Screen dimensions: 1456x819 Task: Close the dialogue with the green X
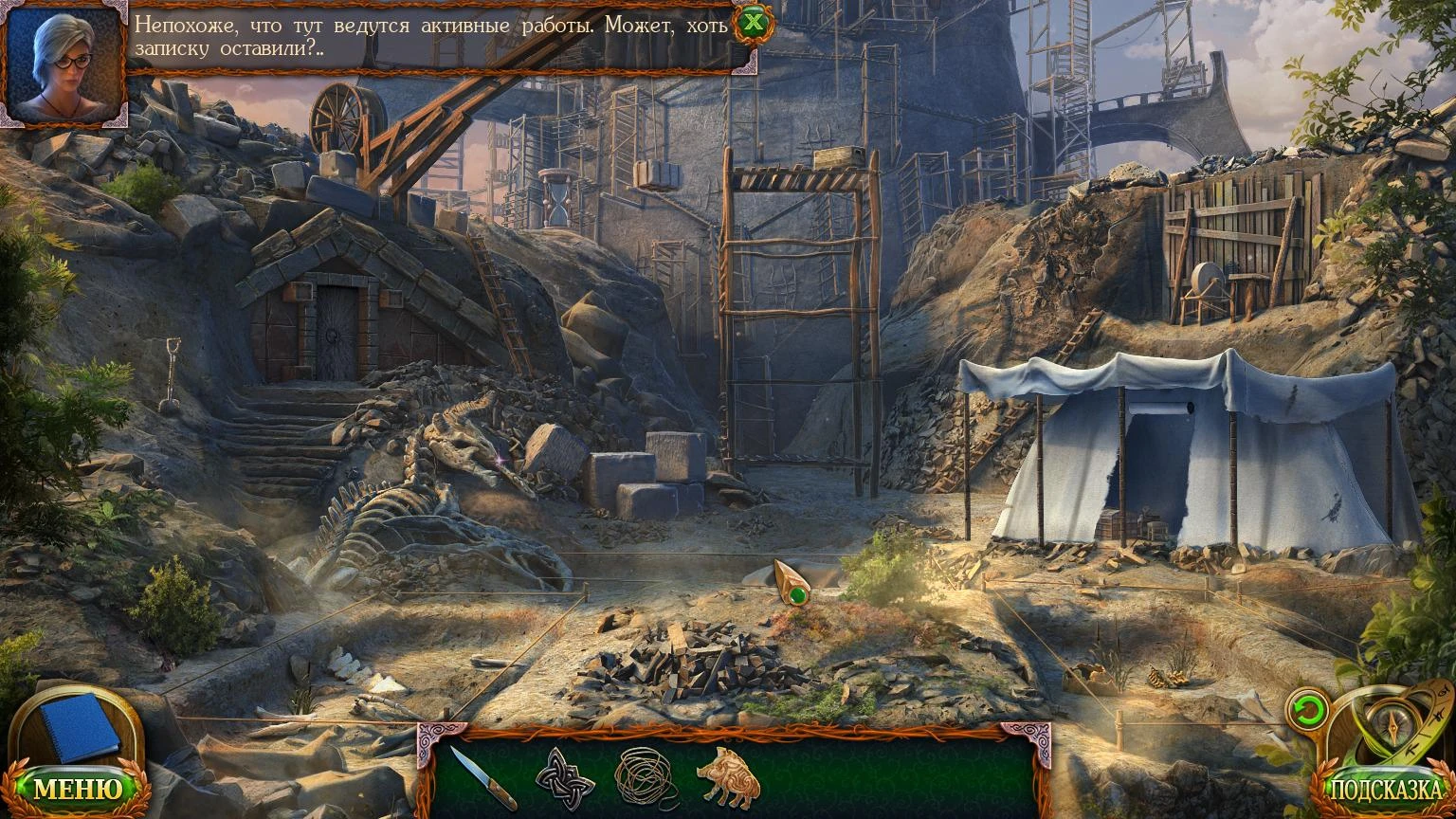[753, 23]
